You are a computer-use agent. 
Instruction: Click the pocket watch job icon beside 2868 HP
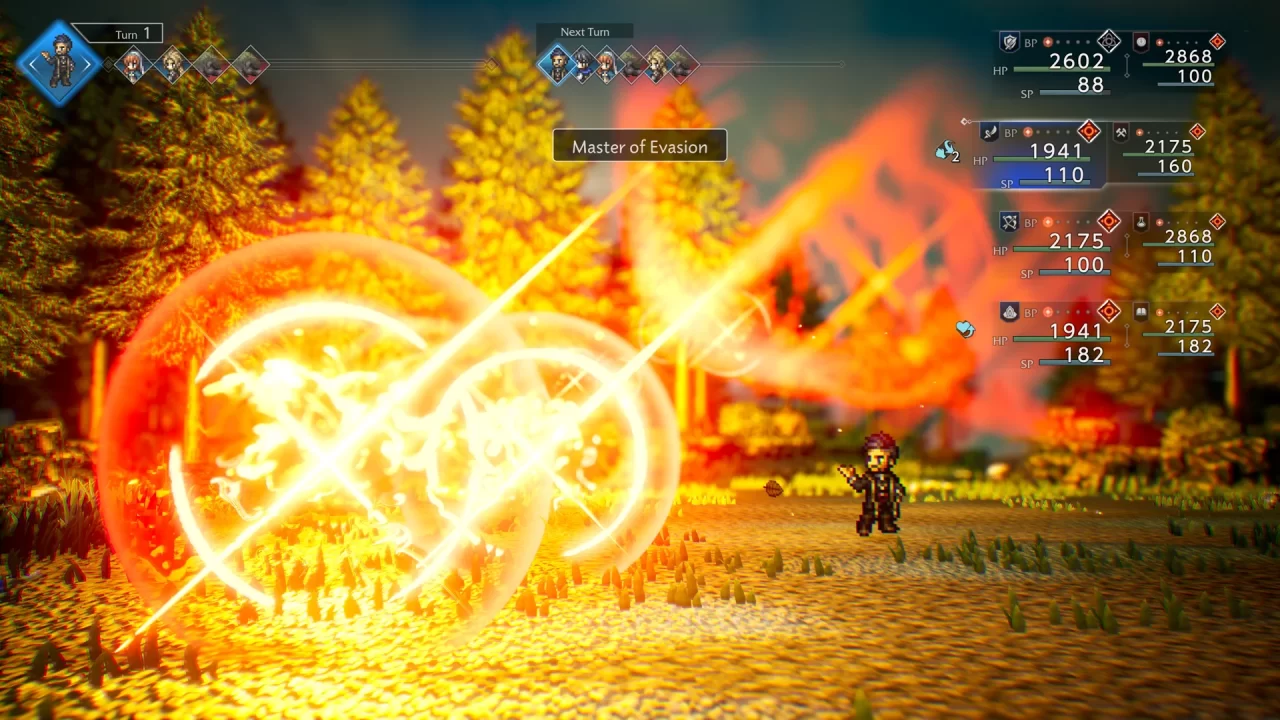point(1140,43)
